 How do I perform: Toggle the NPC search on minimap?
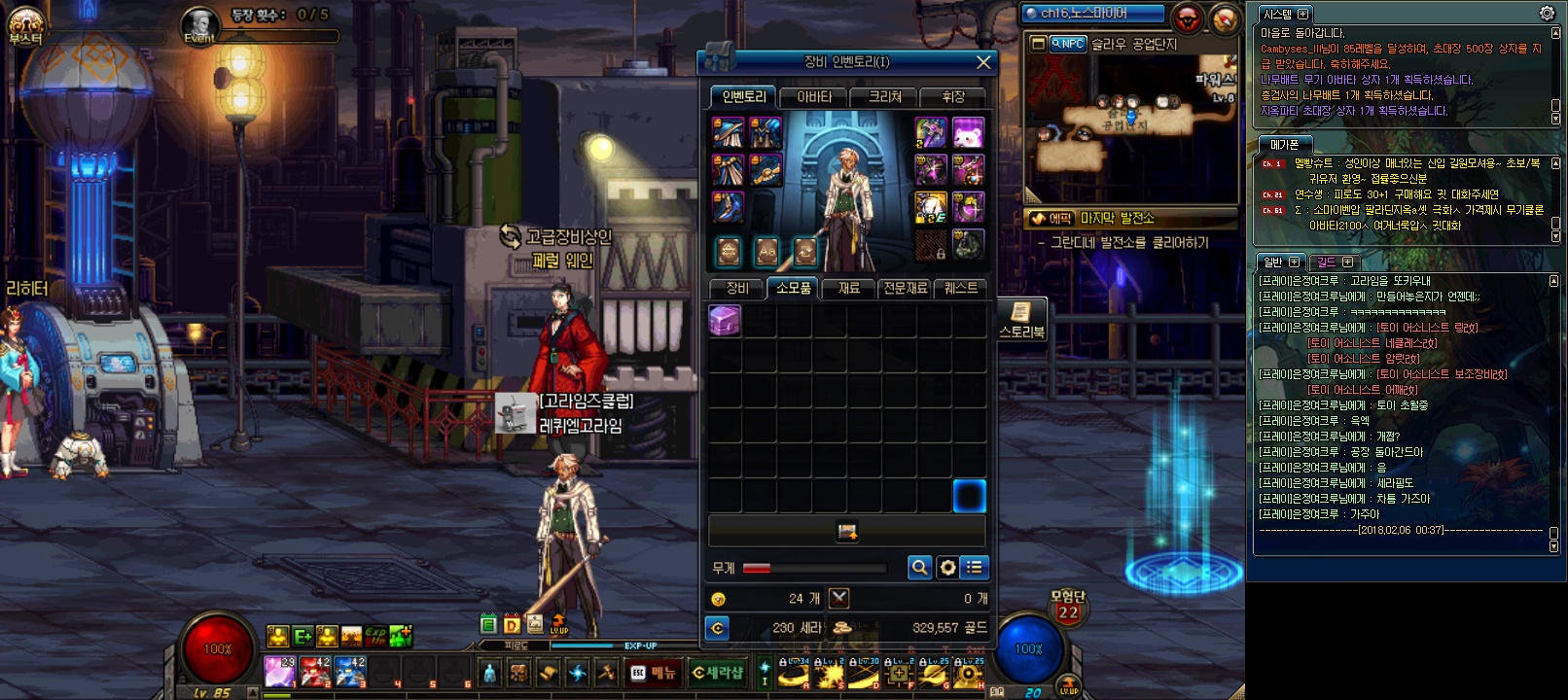(1067, 44)
